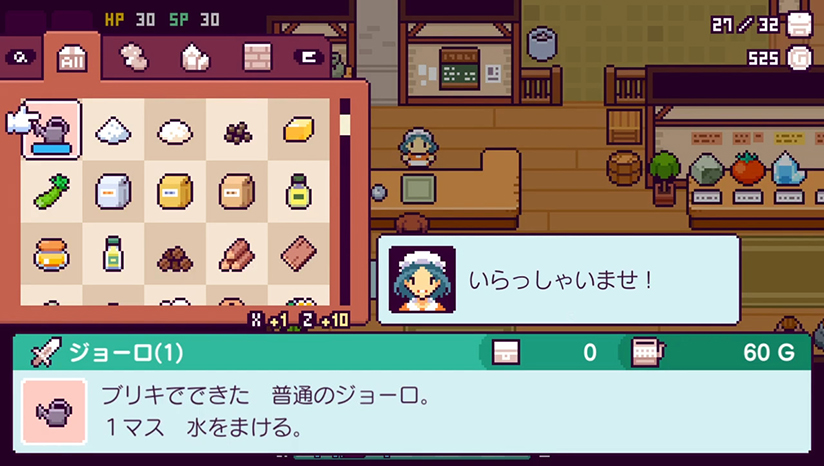Select the tan brown sack
The width and height of the screenshot is (824, 466).
[237, 192]
